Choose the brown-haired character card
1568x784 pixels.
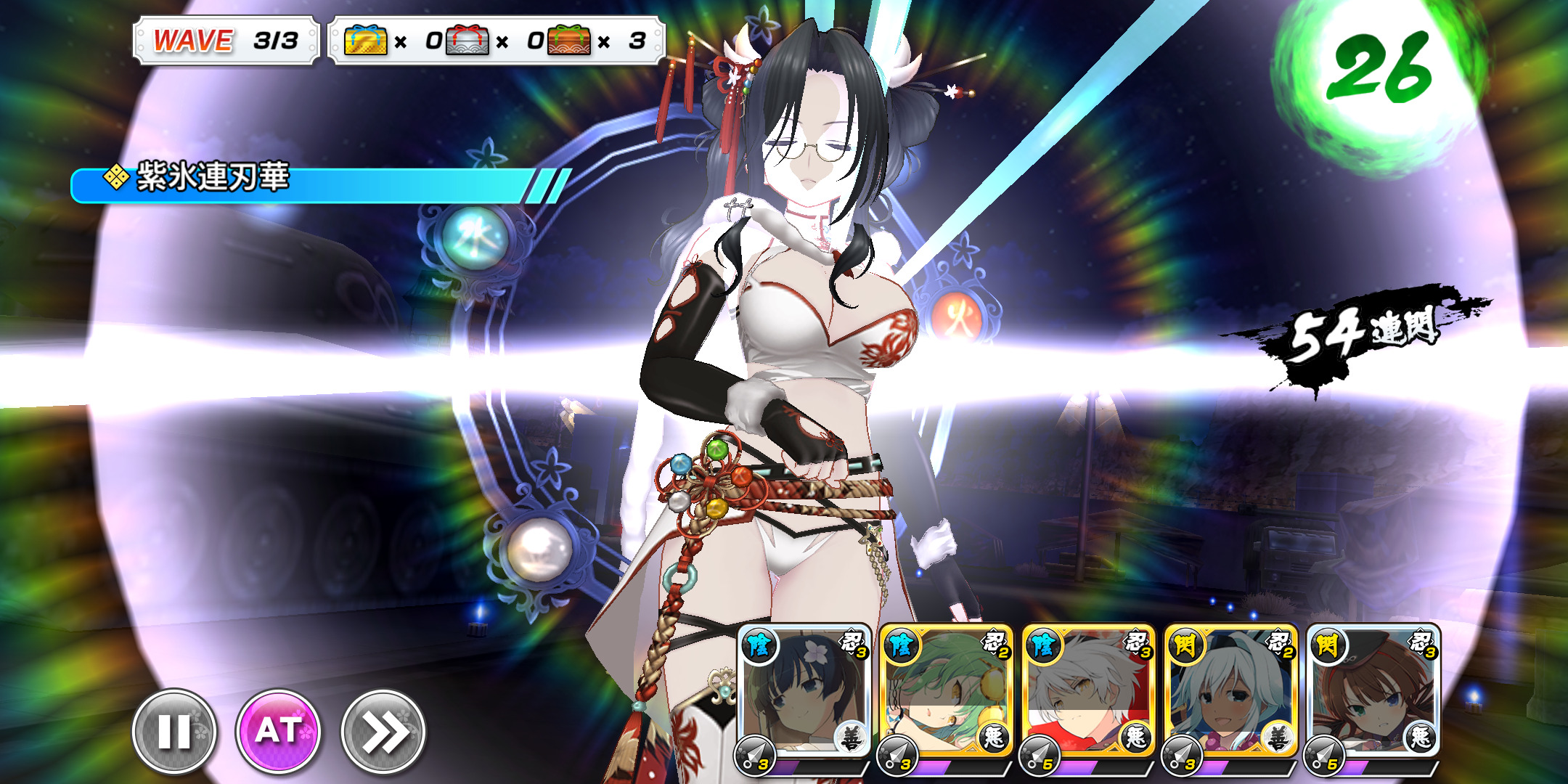pyautogui.click(x=1373, y=693)
